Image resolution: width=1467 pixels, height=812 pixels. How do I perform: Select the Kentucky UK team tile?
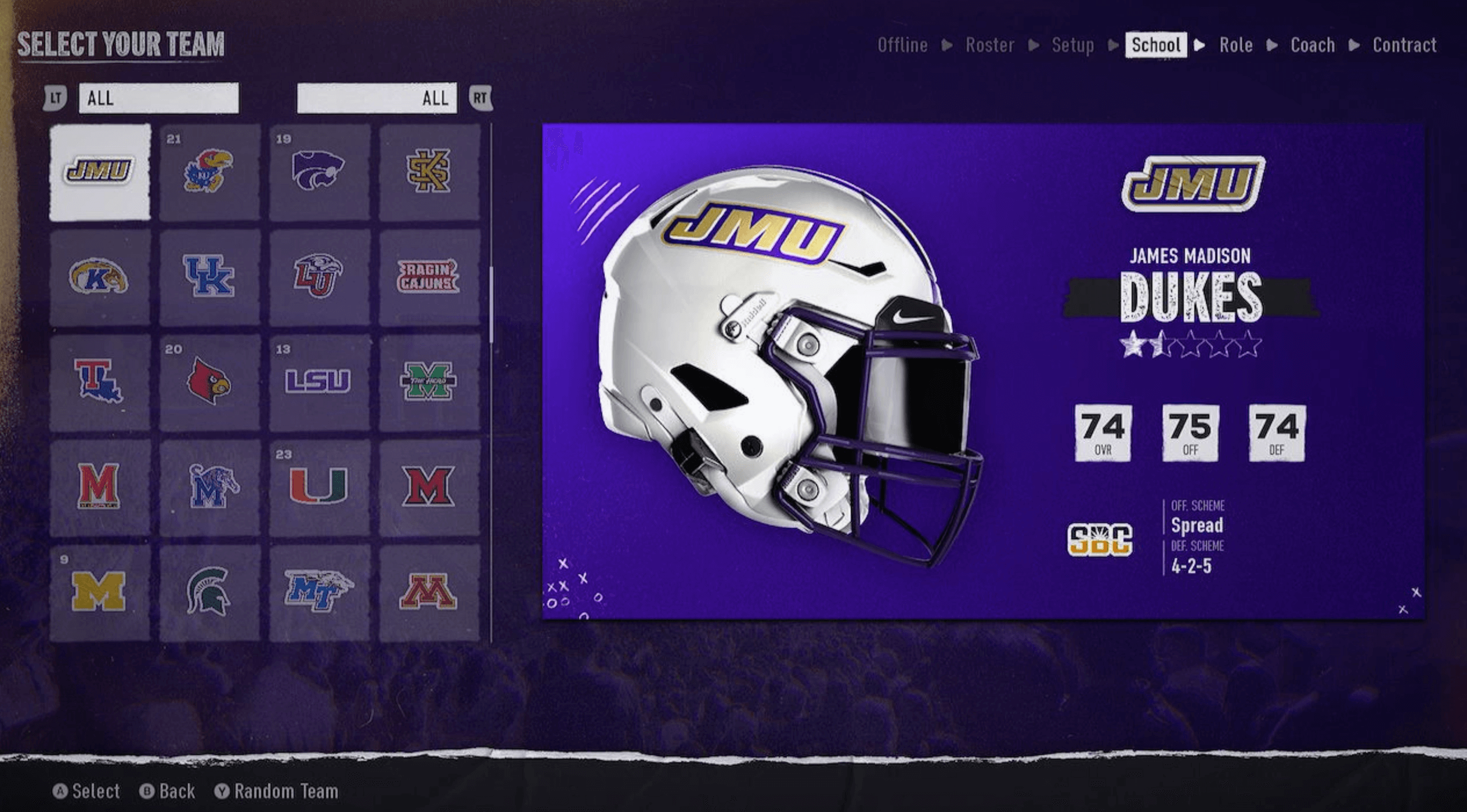click(209, 277)
